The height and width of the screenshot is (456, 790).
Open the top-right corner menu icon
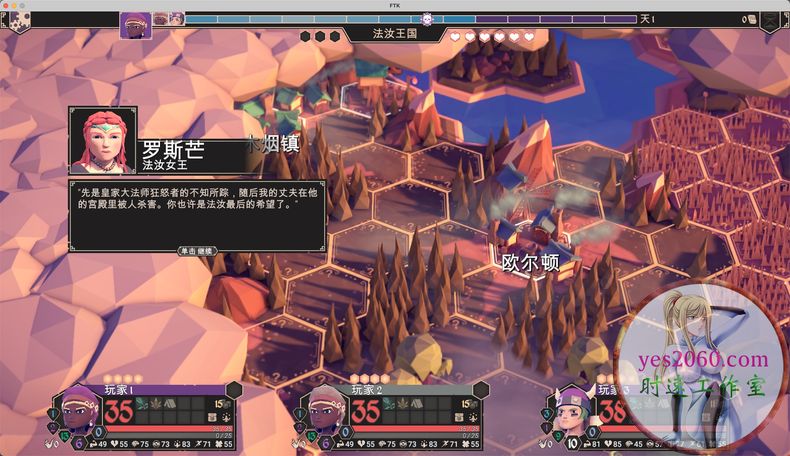coord(770,21)
